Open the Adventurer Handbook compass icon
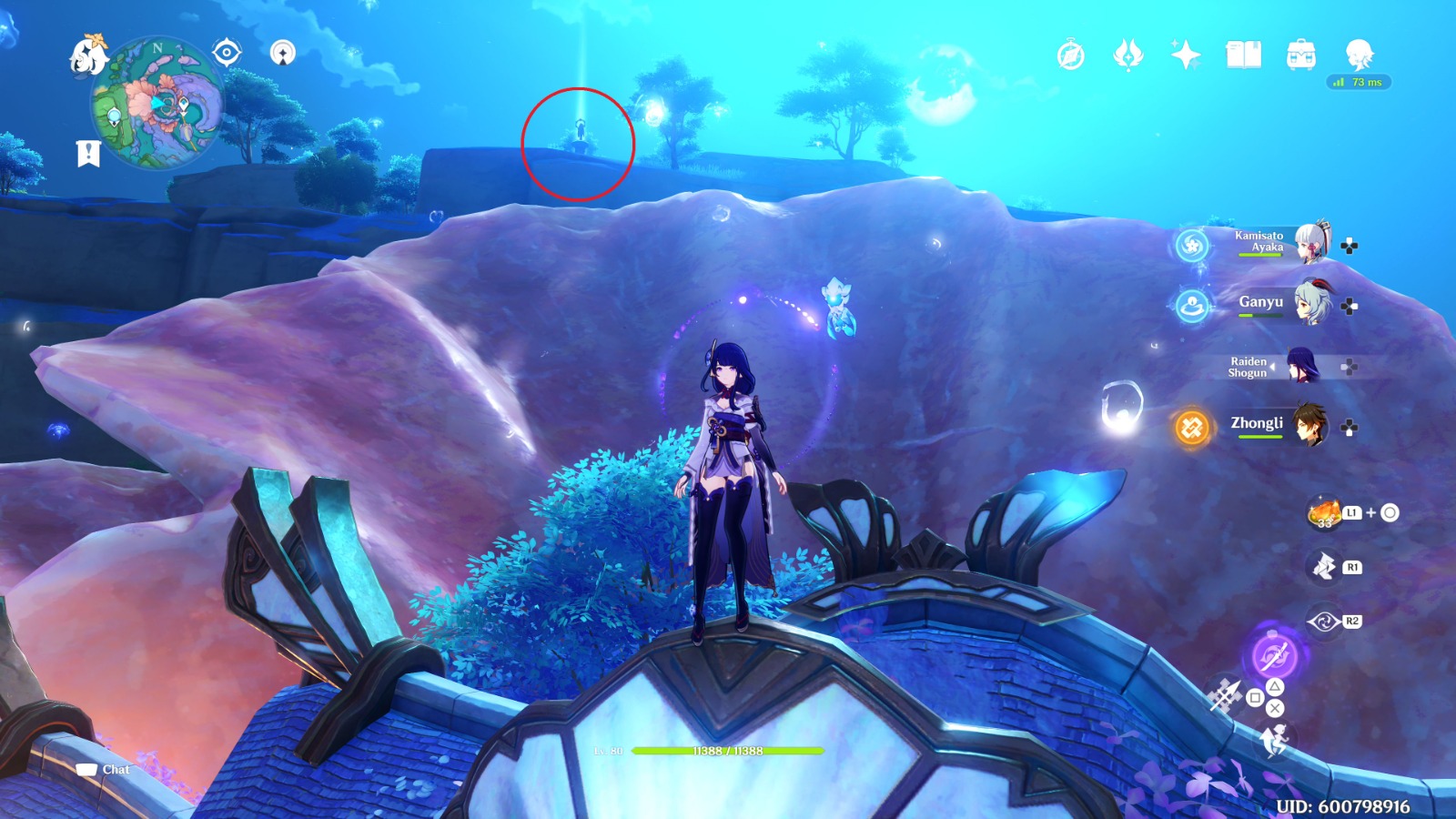 (x=1071, y=55)
